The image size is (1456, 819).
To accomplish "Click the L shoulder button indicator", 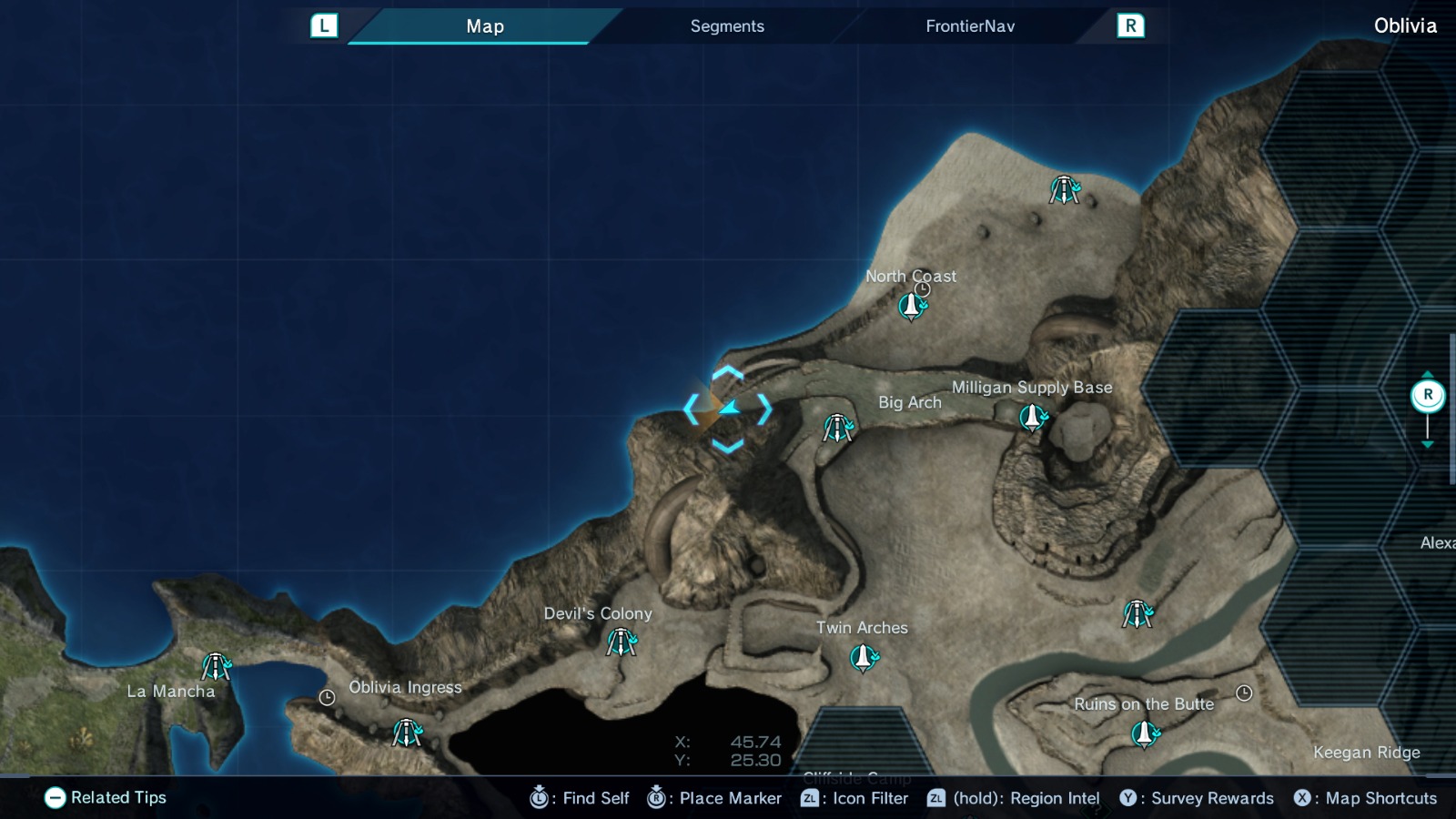I will click(x=323, y=25).
